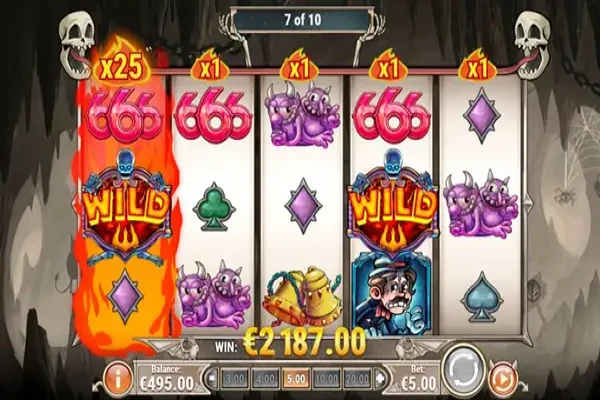The height and width of the screenshot is (400, 600).
Task: Set the bet to 10.00
Action: coord(325,380)
